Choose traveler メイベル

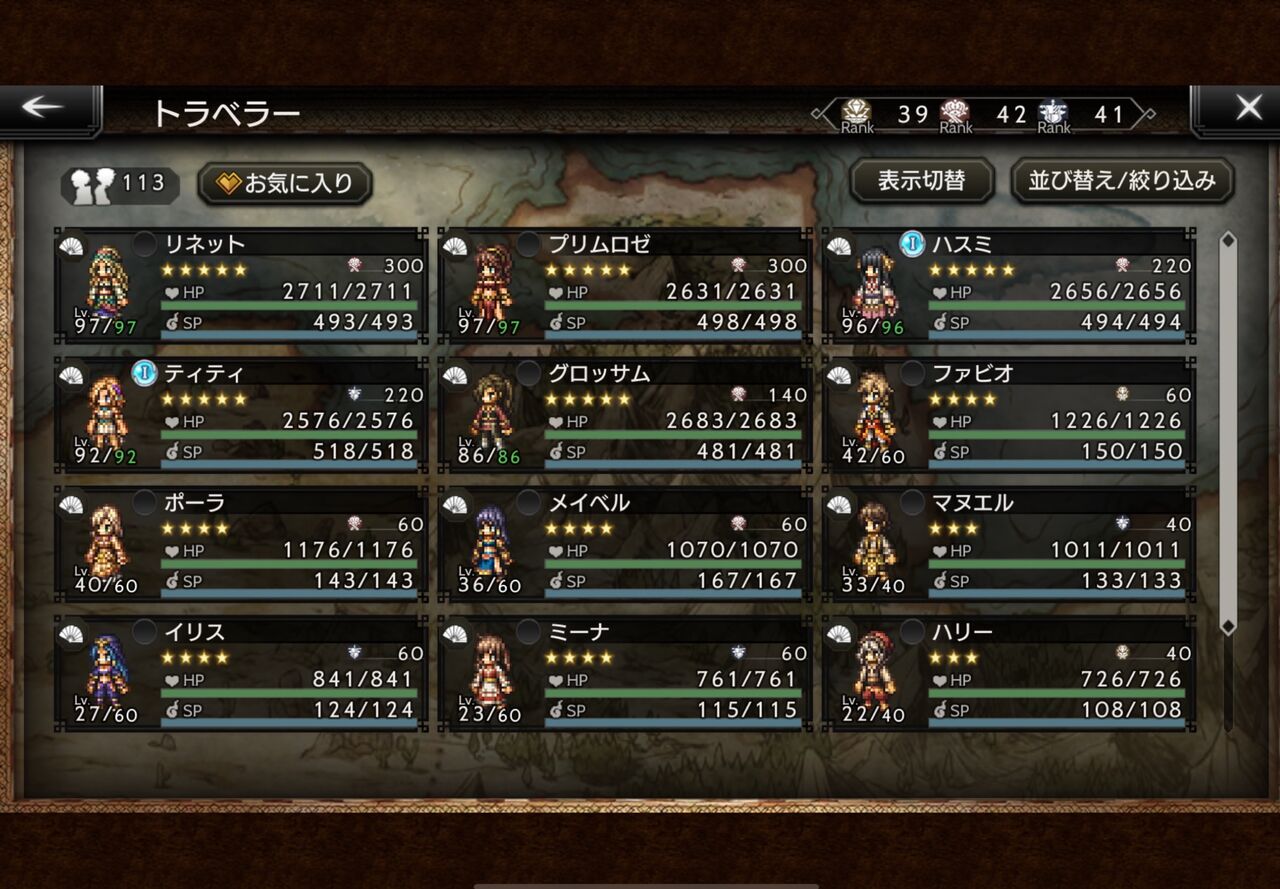(625, 543)
